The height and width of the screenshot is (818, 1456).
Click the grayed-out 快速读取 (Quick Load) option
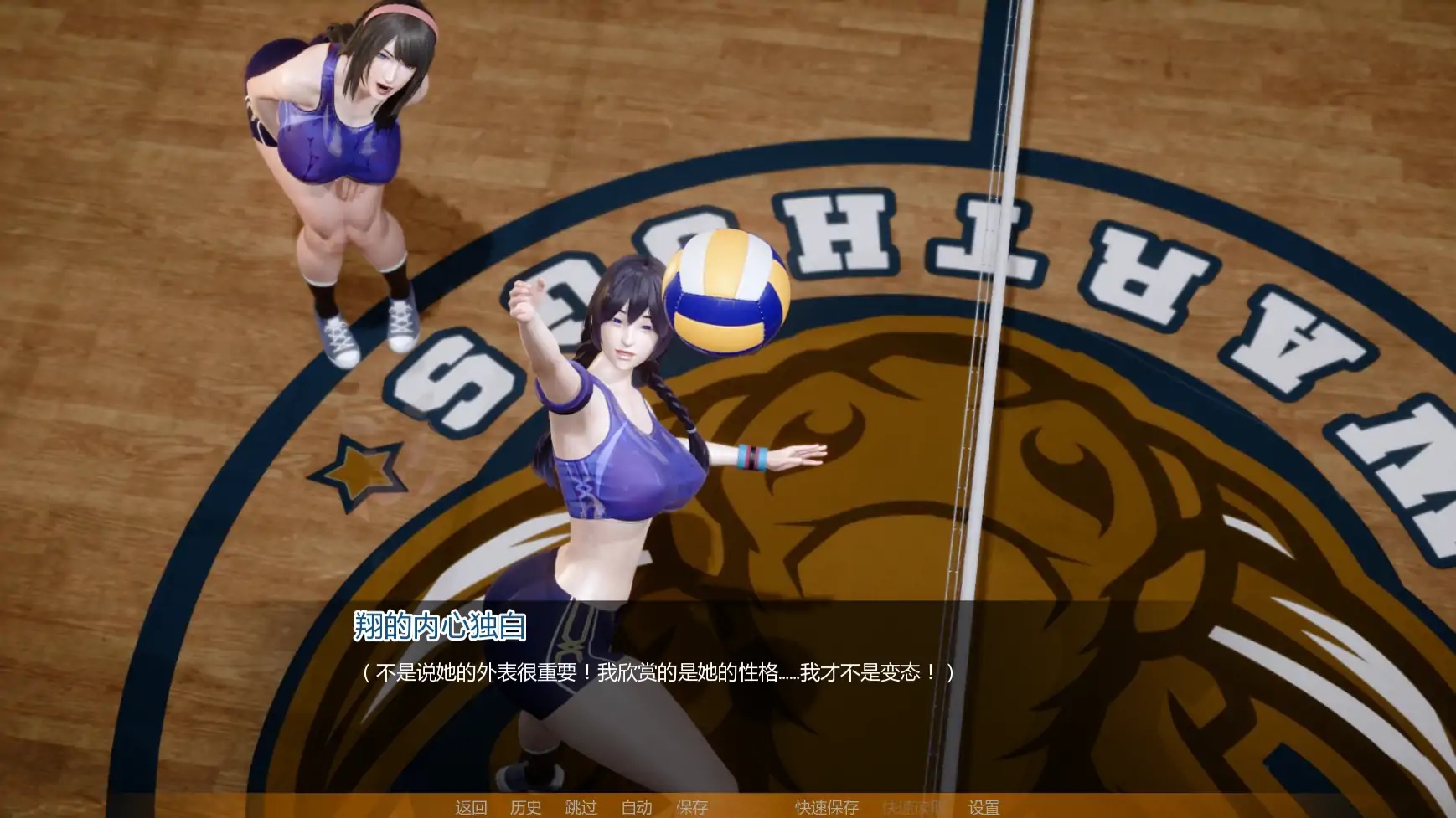coord(912,808)
